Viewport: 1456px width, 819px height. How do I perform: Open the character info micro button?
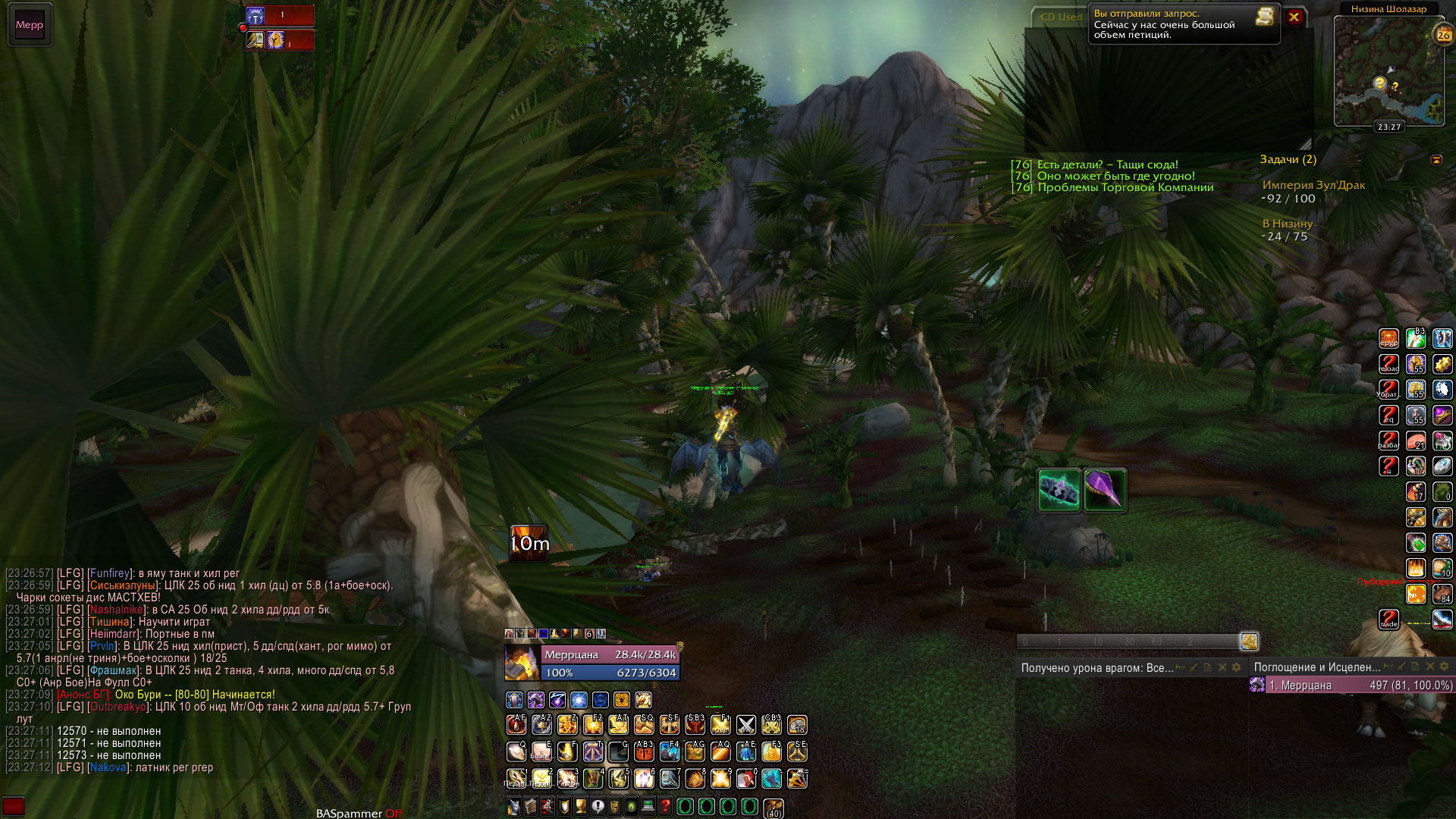click(513, 806)
